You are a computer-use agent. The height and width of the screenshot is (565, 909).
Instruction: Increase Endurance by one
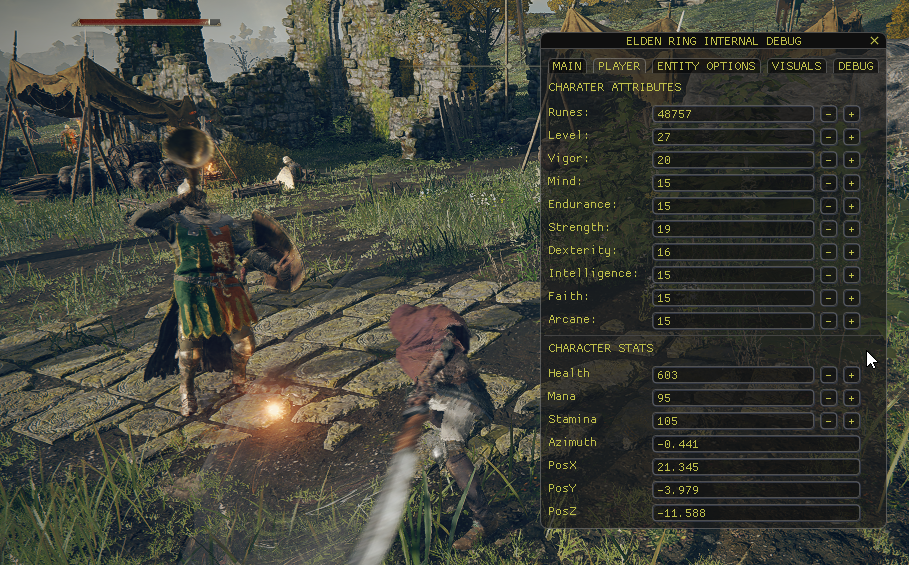point(851,206)
